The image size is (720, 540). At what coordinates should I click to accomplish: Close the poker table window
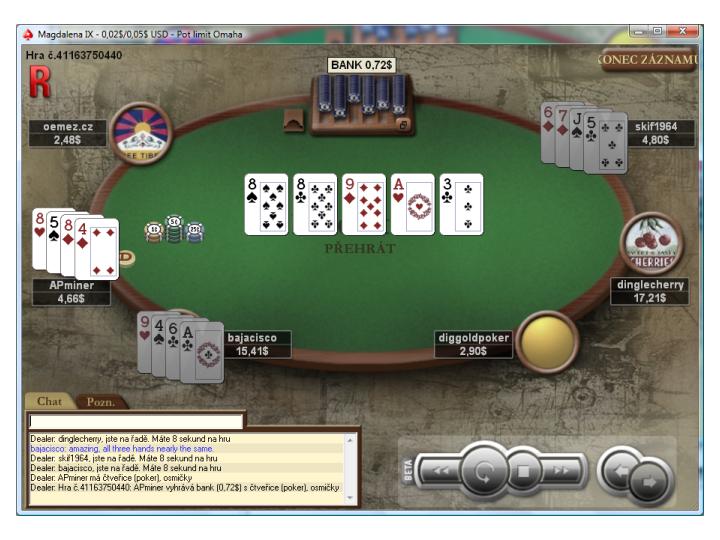point(686,32)
